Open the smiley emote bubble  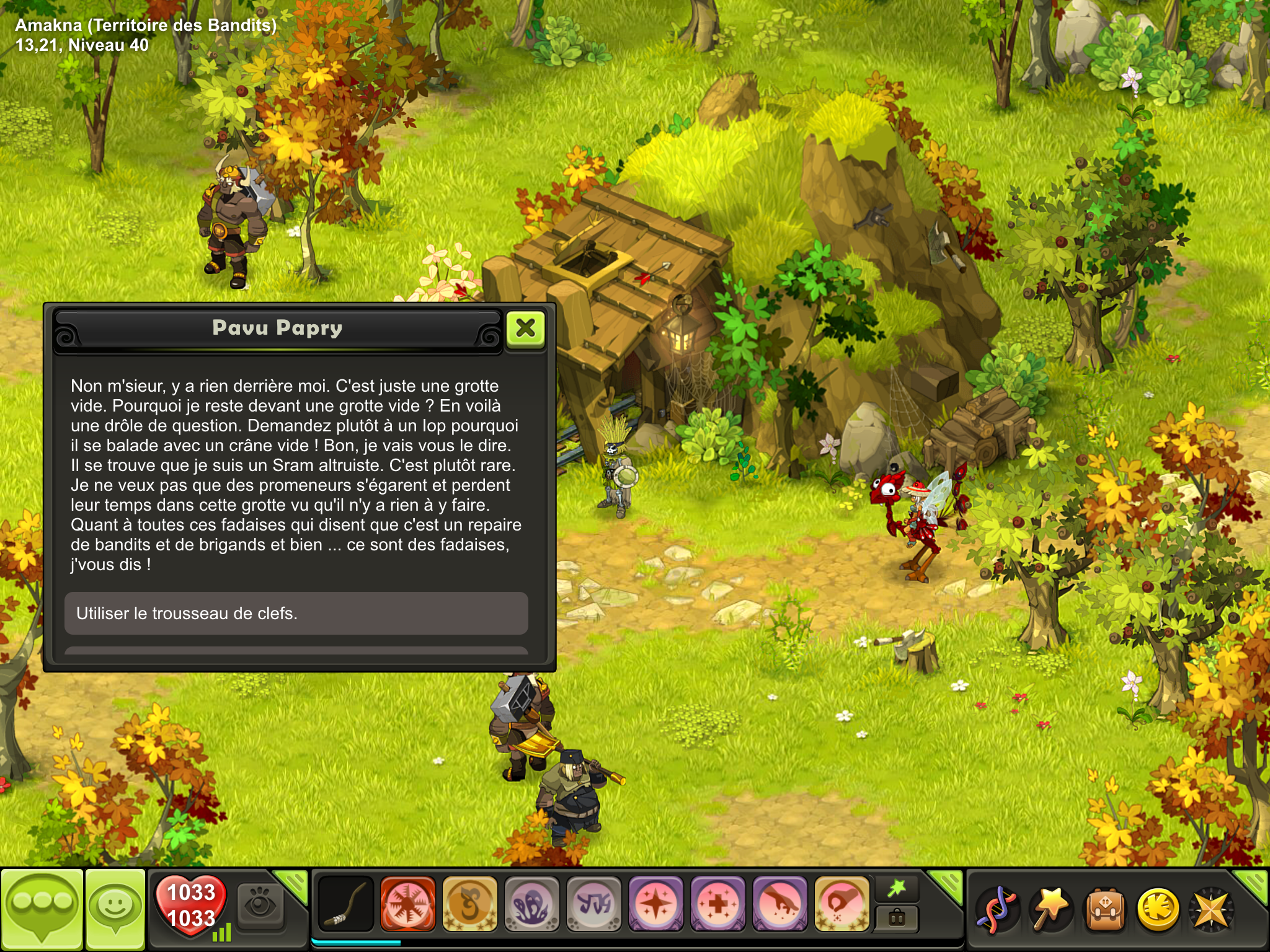click(115, 909)
